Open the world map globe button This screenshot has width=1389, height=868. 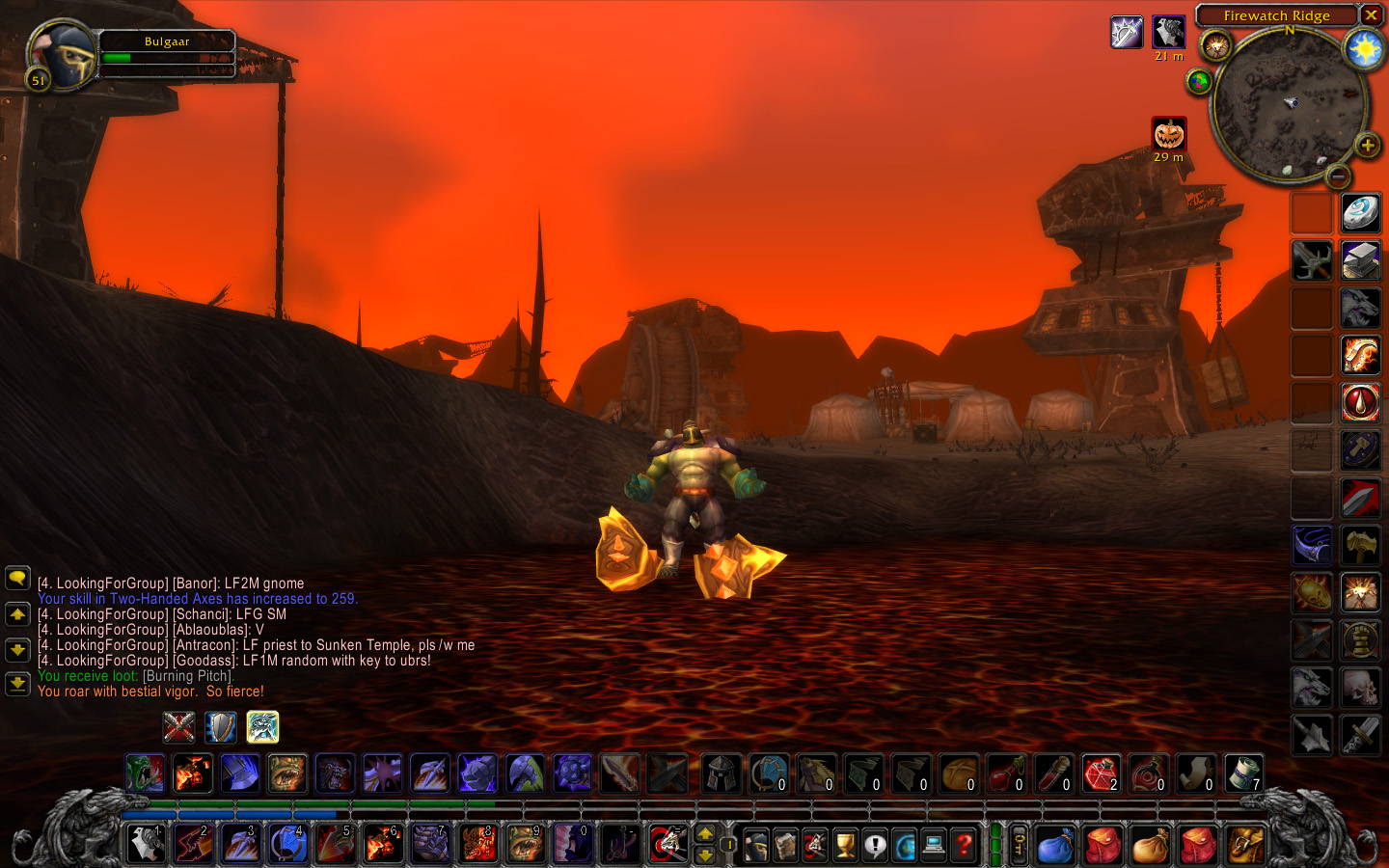pos(905,845)
